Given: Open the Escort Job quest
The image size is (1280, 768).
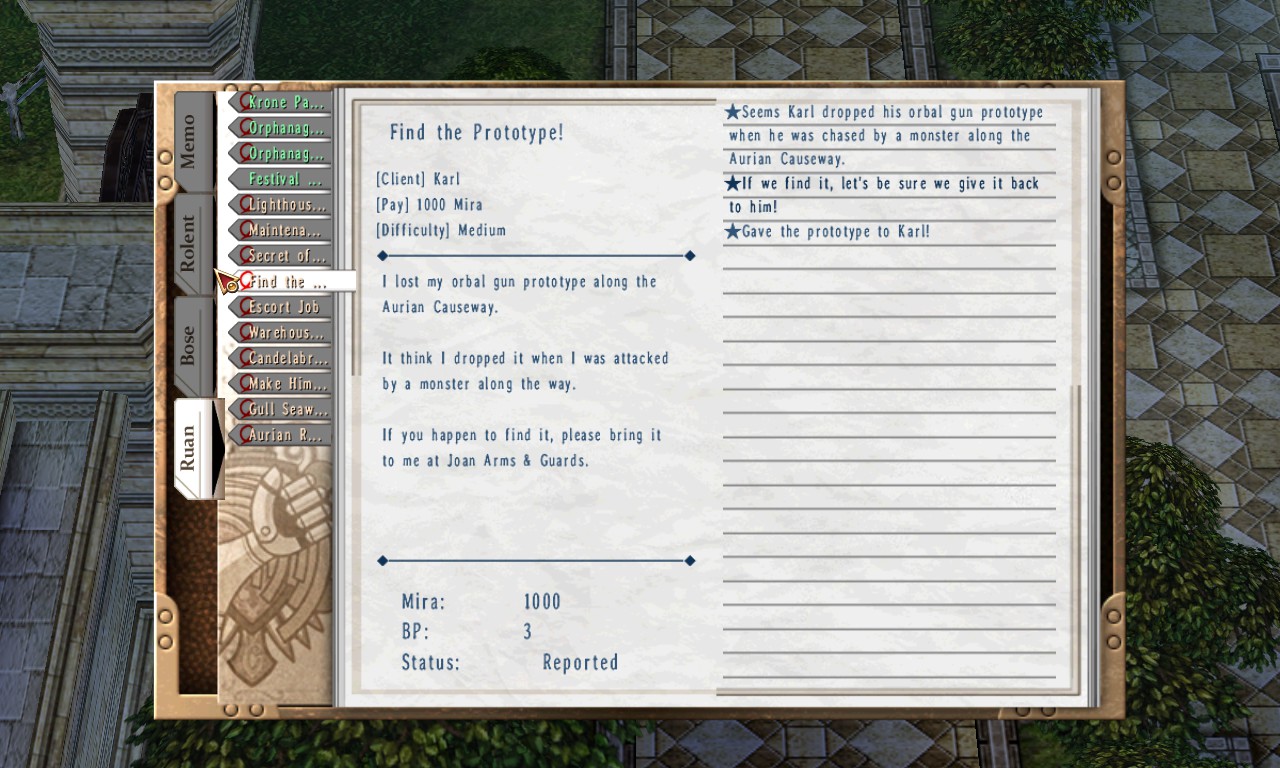Looking at the screenshot, I should 284,307.
